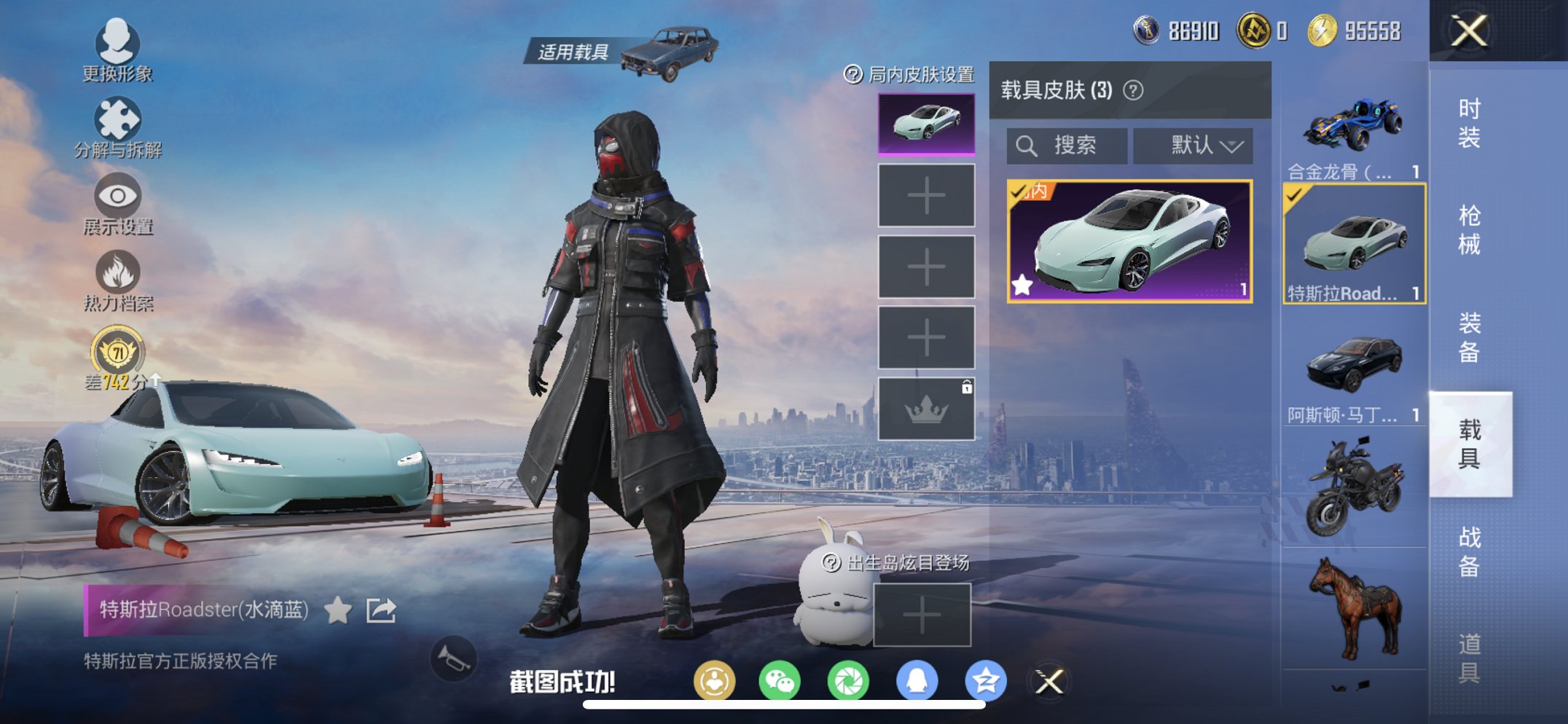Toggle selection on 特斯拉Road vehicle thumbnail
The height and width of the screenshot is (724, 1568).
[1352, 240]
